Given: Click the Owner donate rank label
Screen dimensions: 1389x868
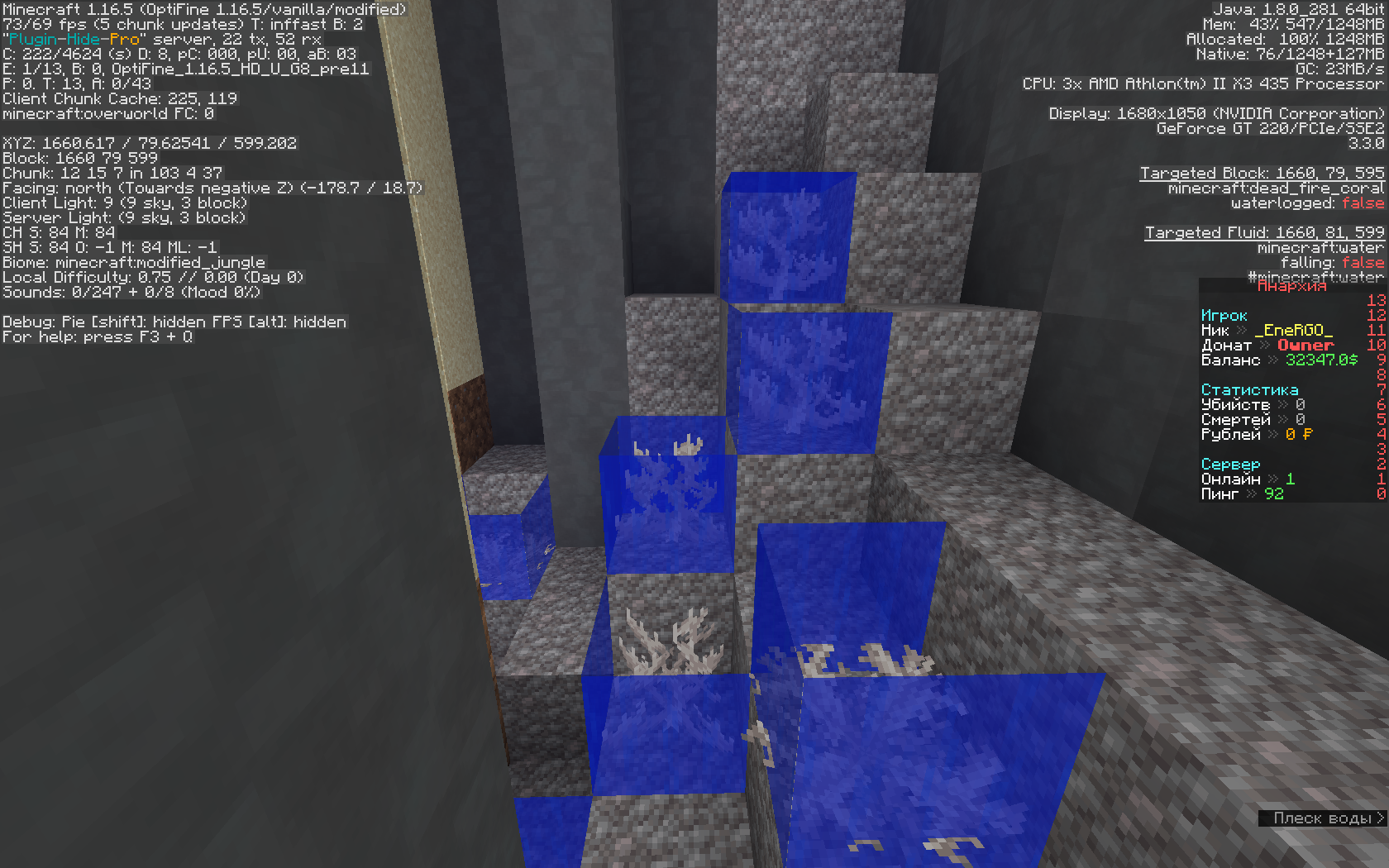Looking at the screenshot, I should [1307, 345].
